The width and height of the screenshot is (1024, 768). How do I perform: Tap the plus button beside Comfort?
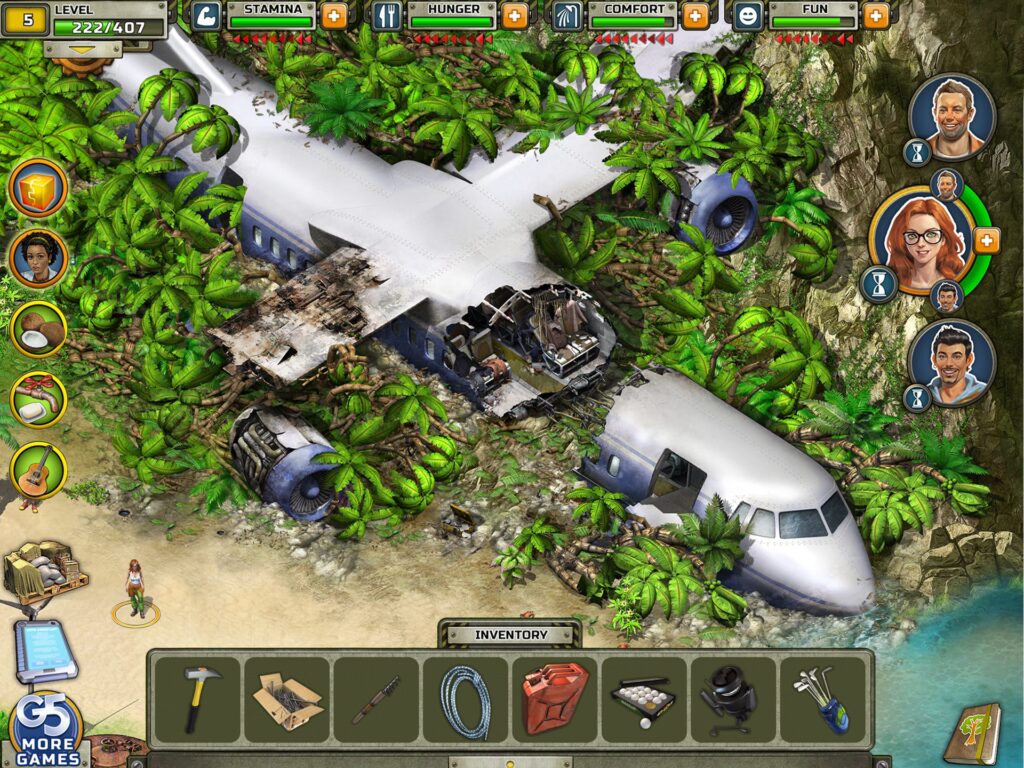(695, 15)
